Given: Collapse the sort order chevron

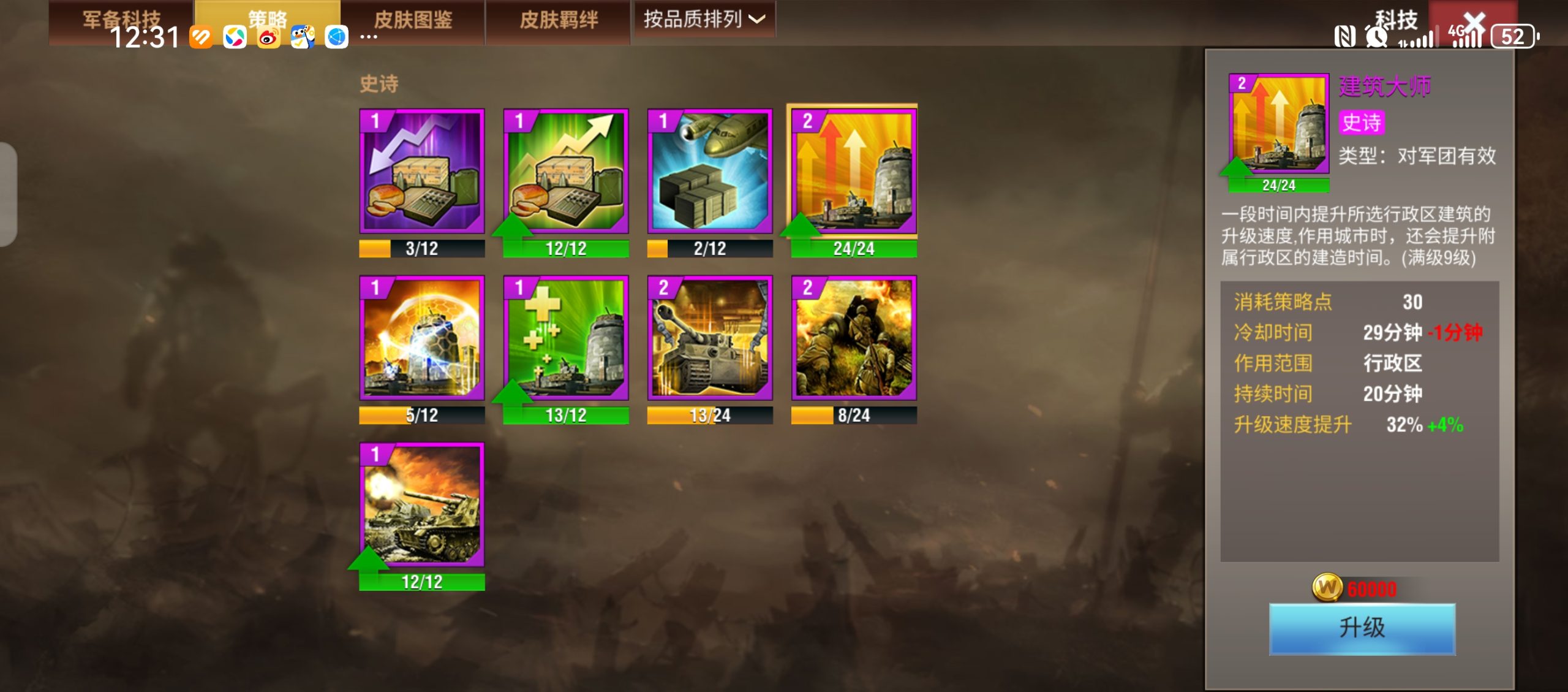Looking at the screenshot, I should [x=759, y=19].
